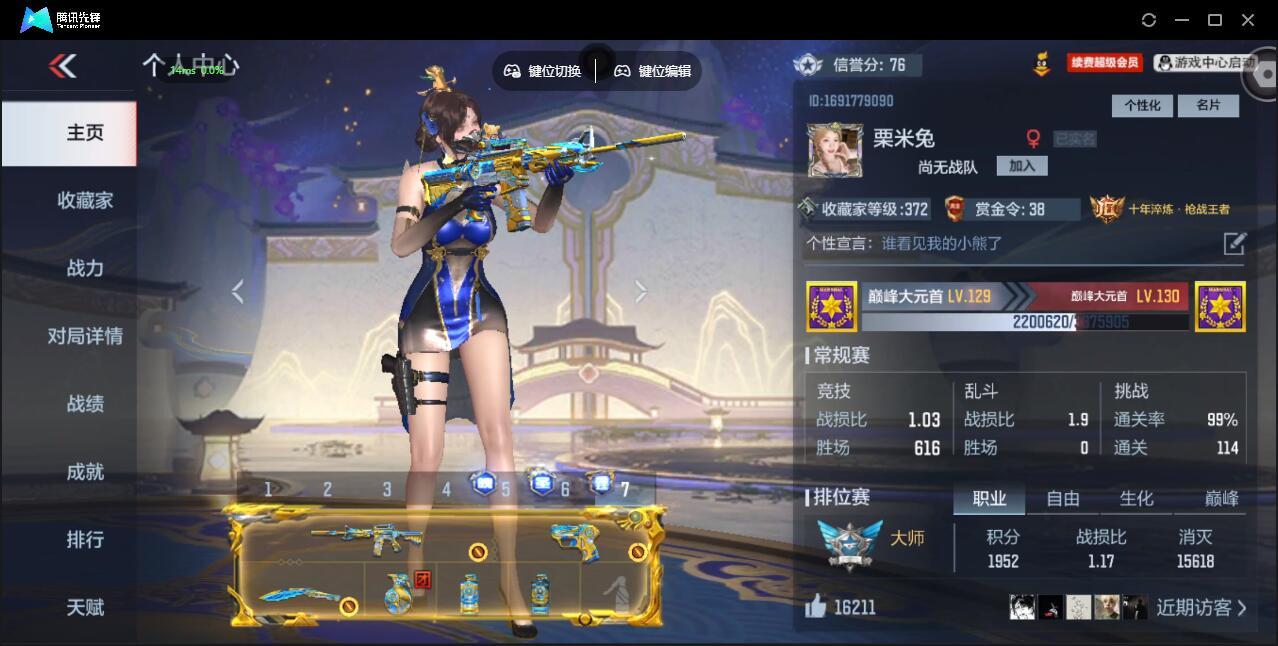Open 对局详情 from the side menu
1278x646 pixels.
(x=85, y=336)
